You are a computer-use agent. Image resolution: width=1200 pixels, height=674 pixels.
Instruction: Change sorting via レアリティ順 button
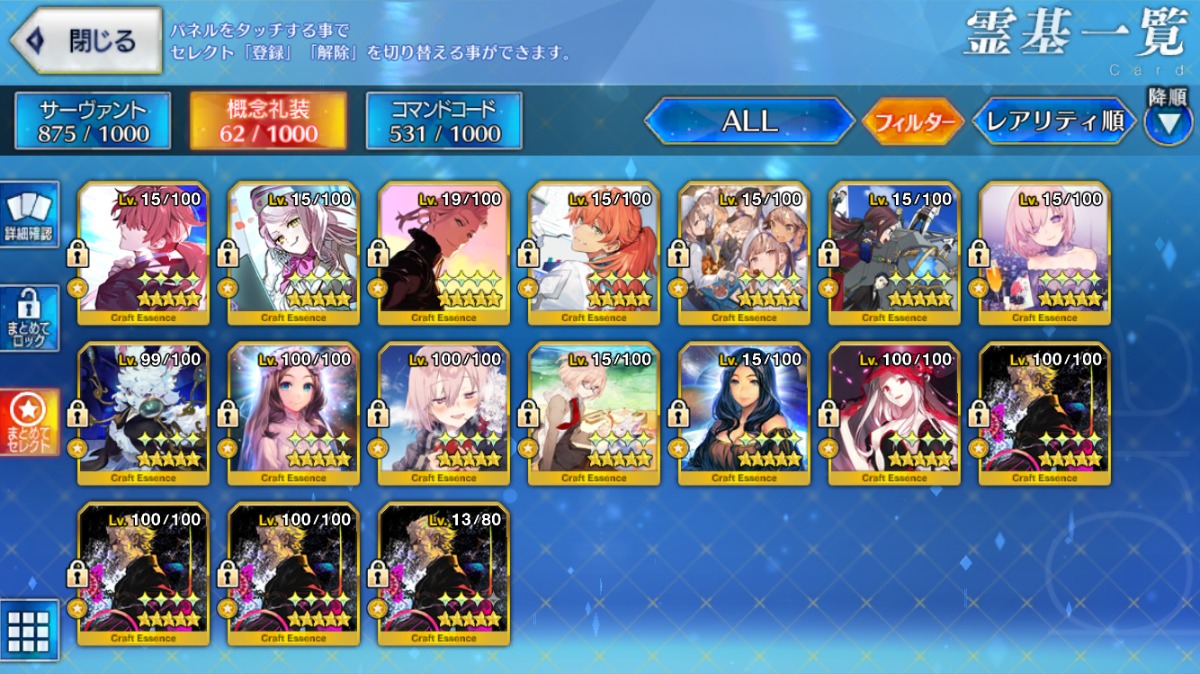point(1054,122)
